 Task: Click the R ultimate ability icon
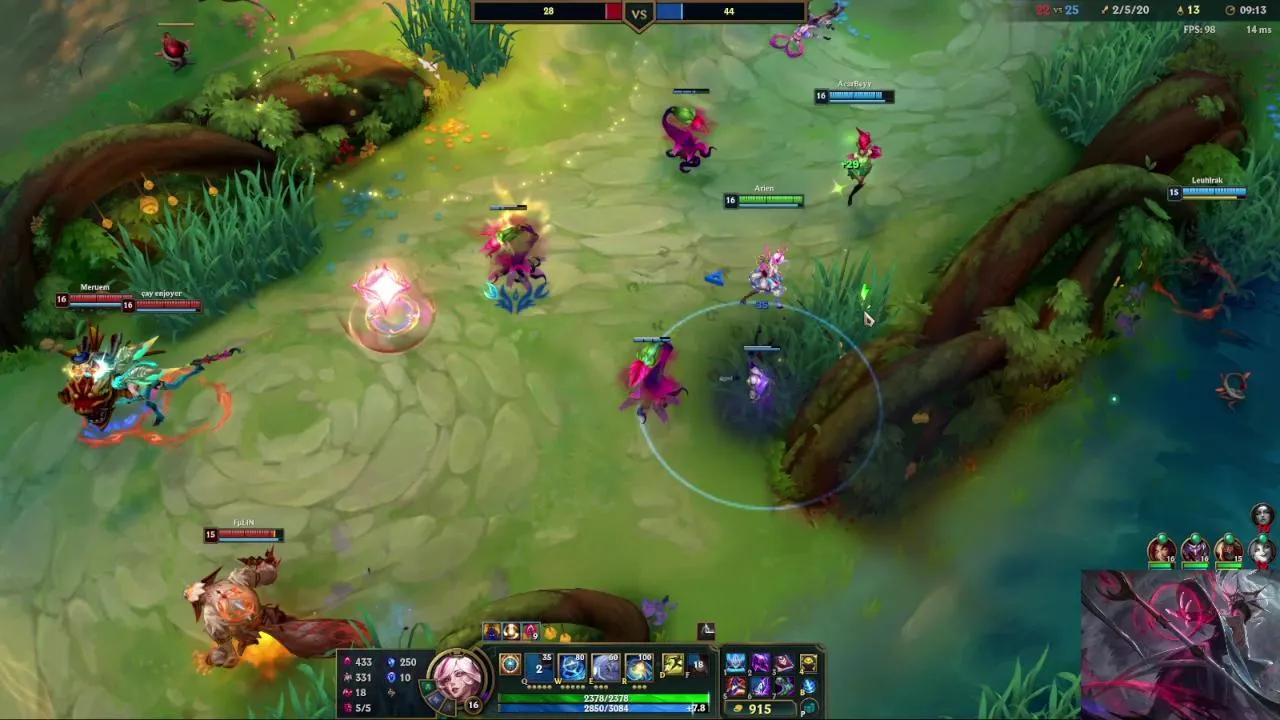[x=638, y=666]
